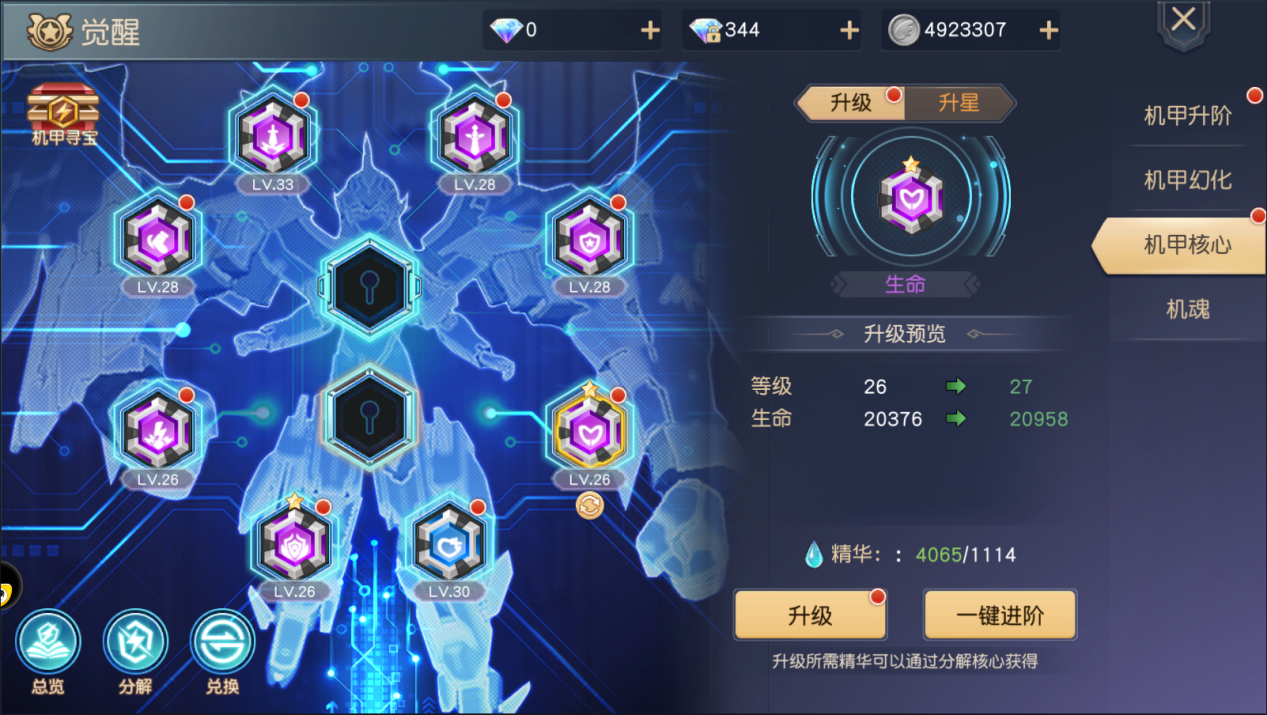Click the 一键进阶 button
1267x715 pixels.
[999, 615]
